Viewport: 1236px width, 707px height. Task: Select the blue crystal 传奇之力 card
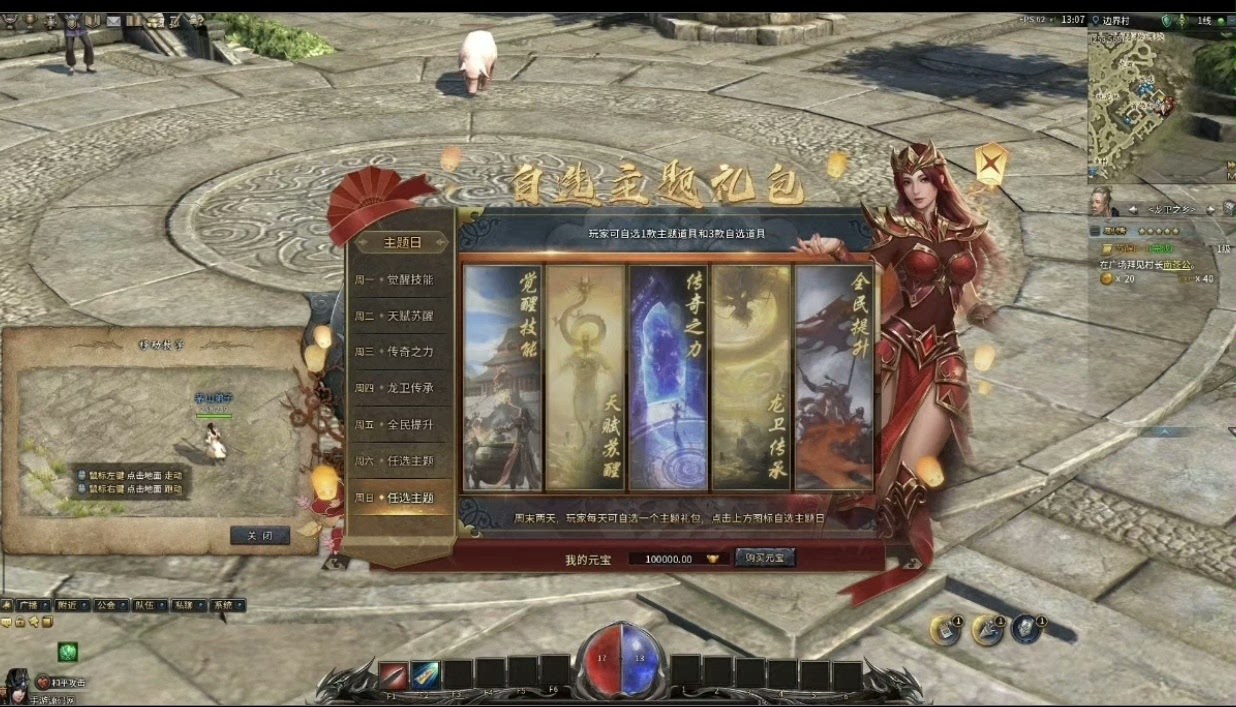(669, 378)
